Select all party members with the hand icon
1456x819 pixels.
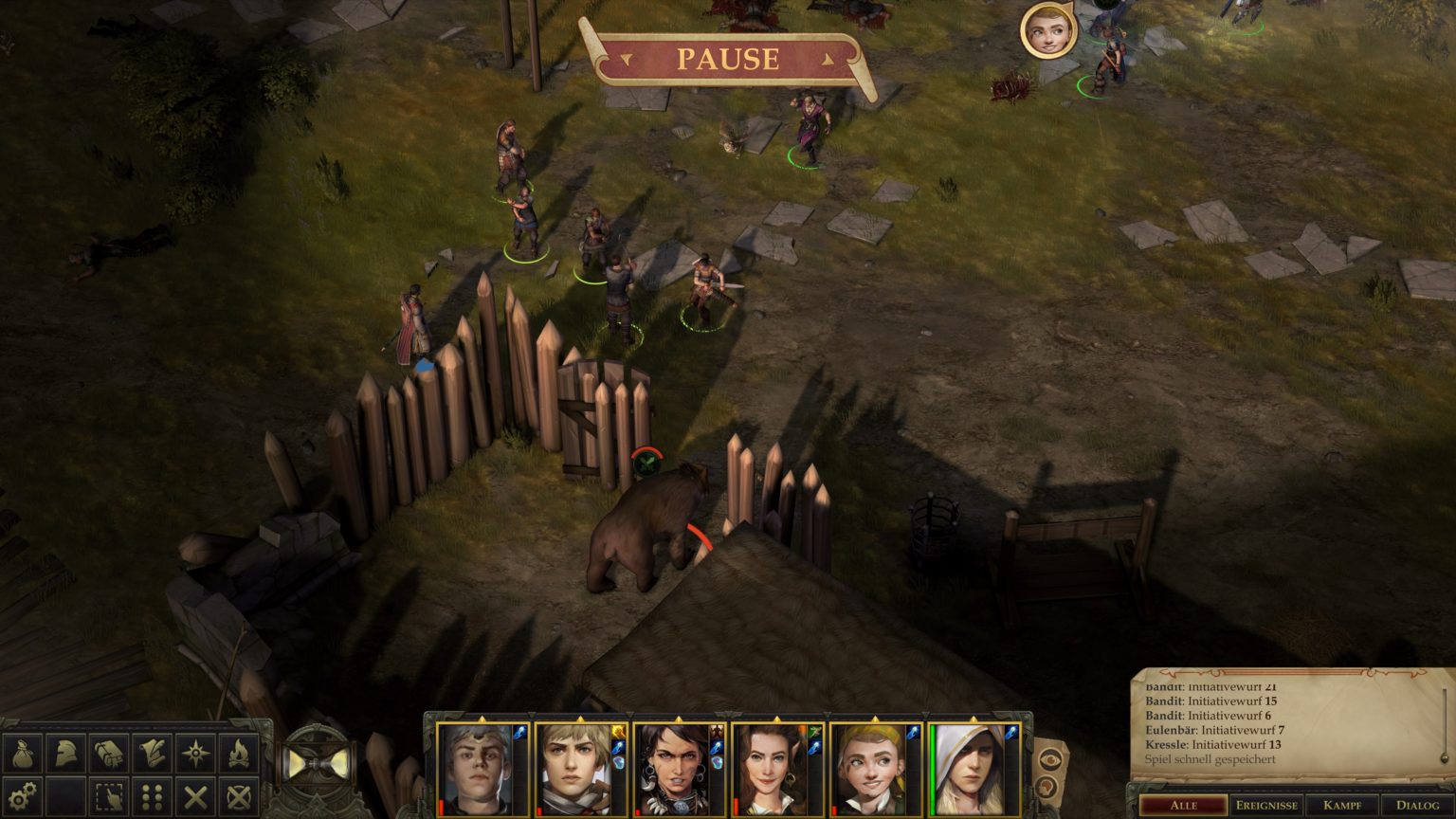point(107,796)
